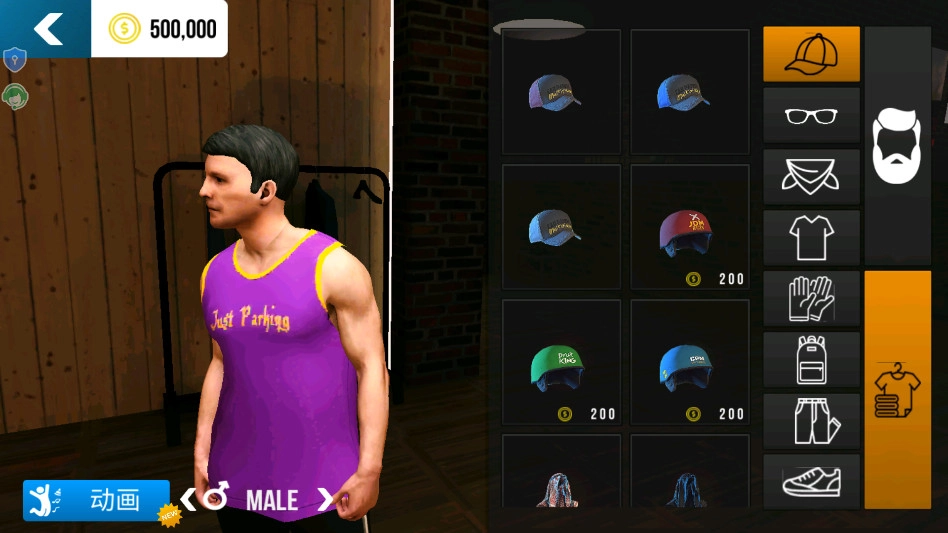Image resolution: width=948 pixels, height=533 pixels.
Task: Select the hats category tab
Action: (x=811, y=54)
